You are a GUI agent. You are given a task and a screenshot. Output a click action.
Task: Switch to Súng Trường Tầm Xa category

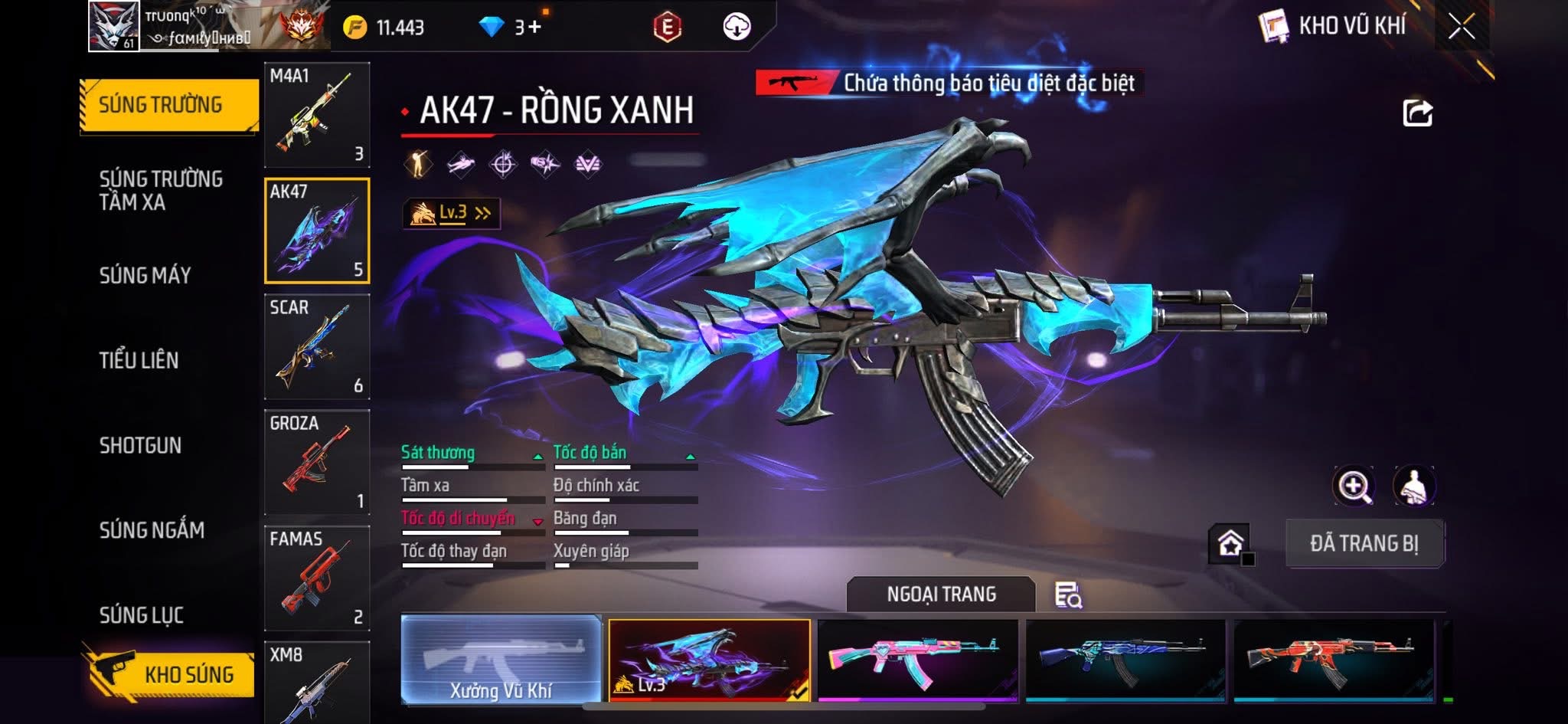pos(161,190)
